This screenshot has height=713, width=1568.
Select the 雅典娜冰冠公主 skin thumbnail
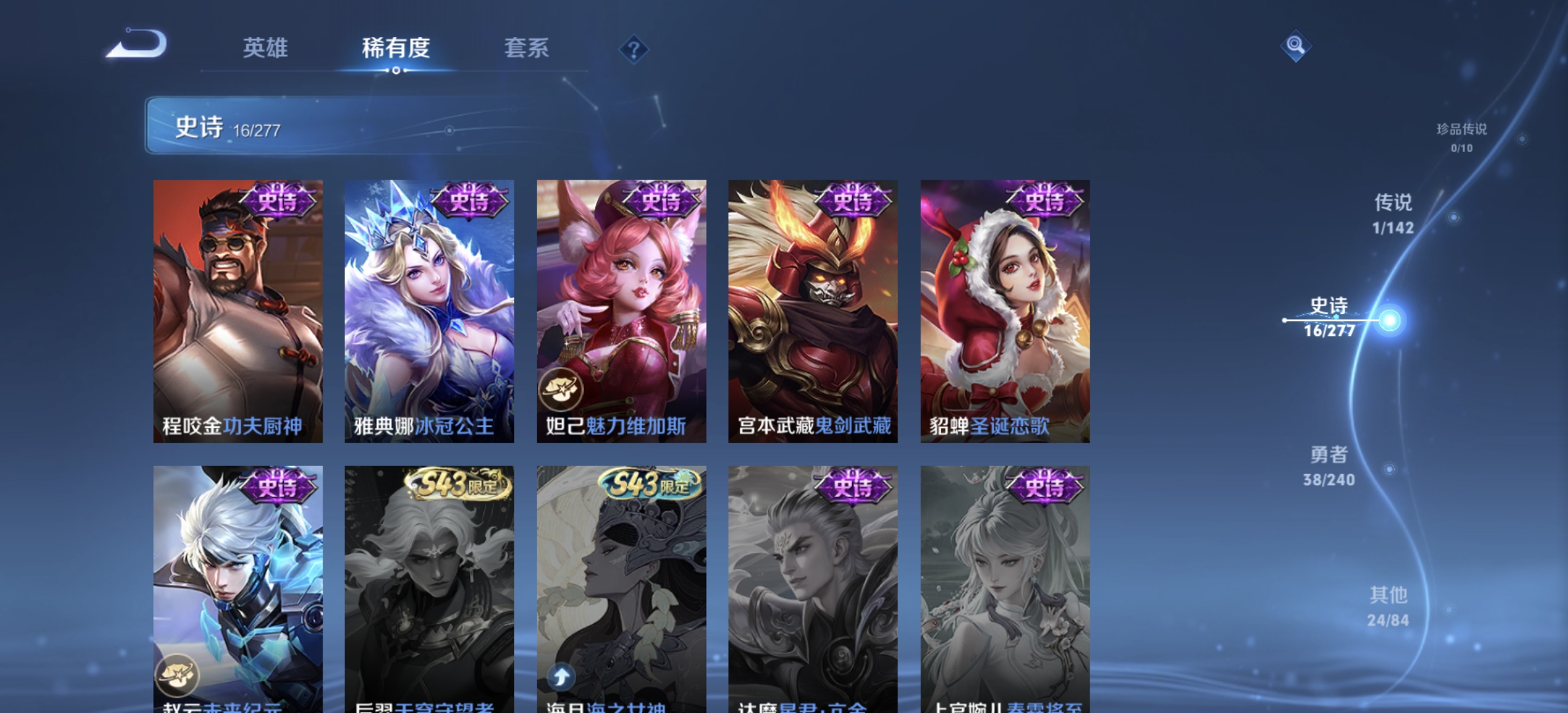coord(428,310)
